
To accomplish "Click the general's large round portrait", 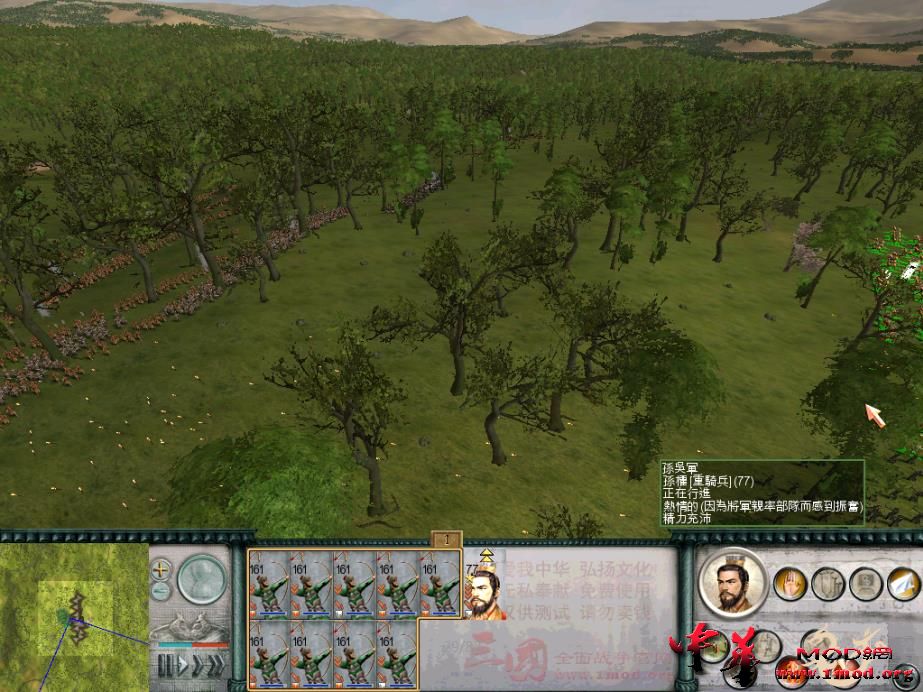I will 733,582.
